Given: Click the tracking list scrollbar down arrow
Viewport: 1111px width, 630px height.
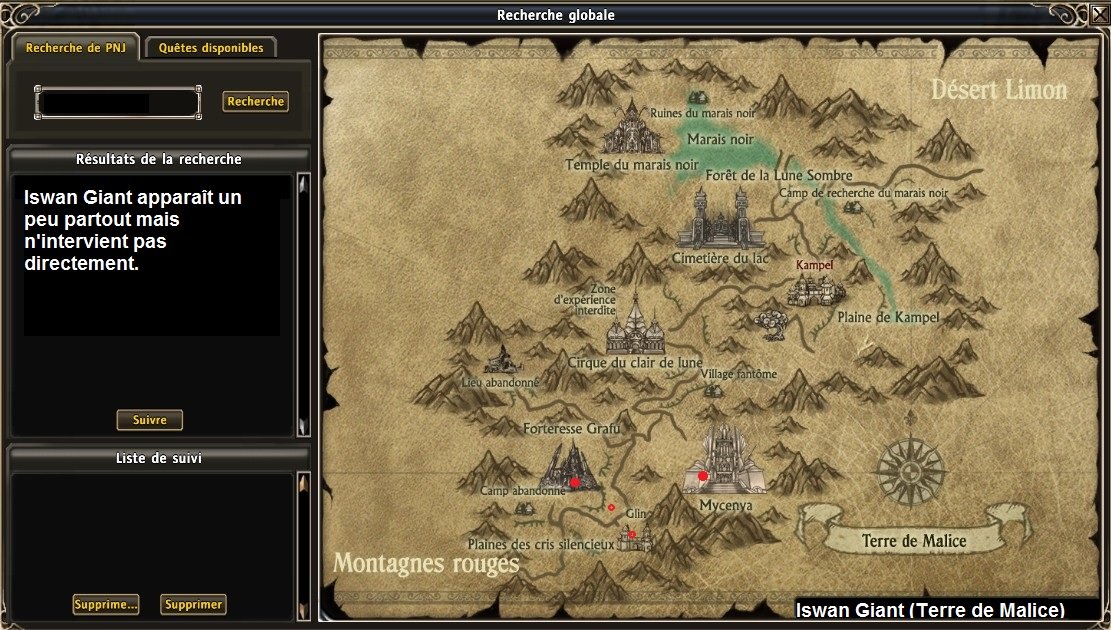Looking at the screenshot, I should pos(304,611).
